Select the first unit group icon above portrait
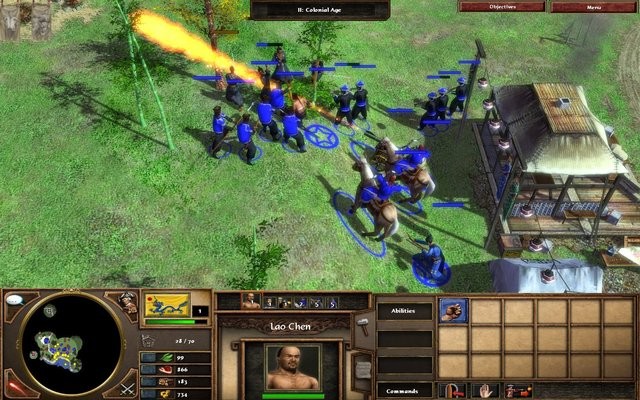This screenshot has width=640, height=400. pos(251,300)
